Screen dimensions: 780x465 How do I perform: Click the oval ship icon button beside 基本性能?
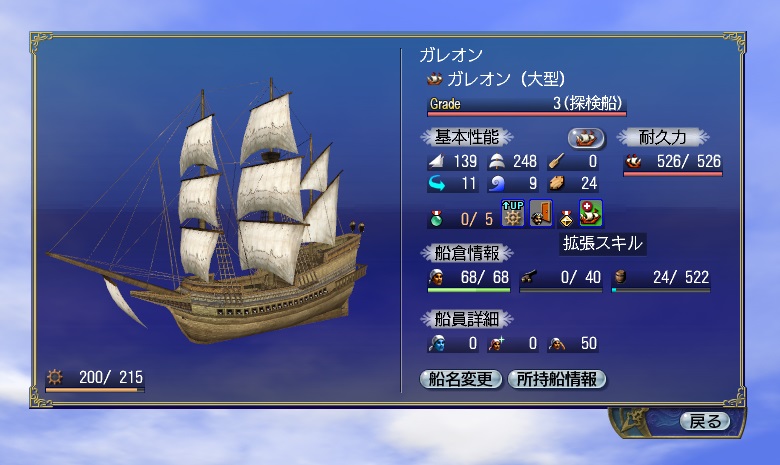tap(587, 137)
